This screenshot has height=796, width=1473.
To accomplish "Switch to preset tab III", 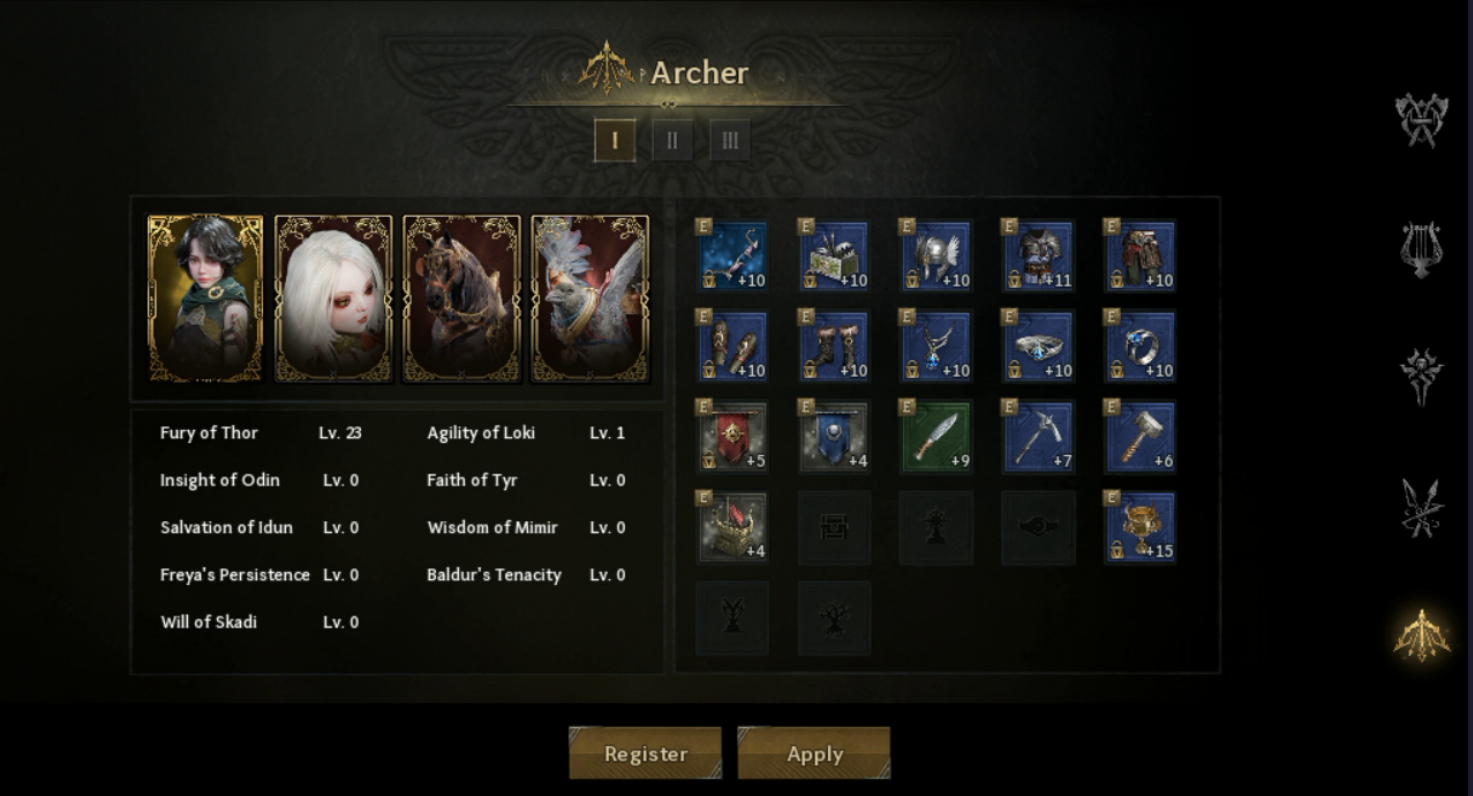I will [x=730, y=141].
